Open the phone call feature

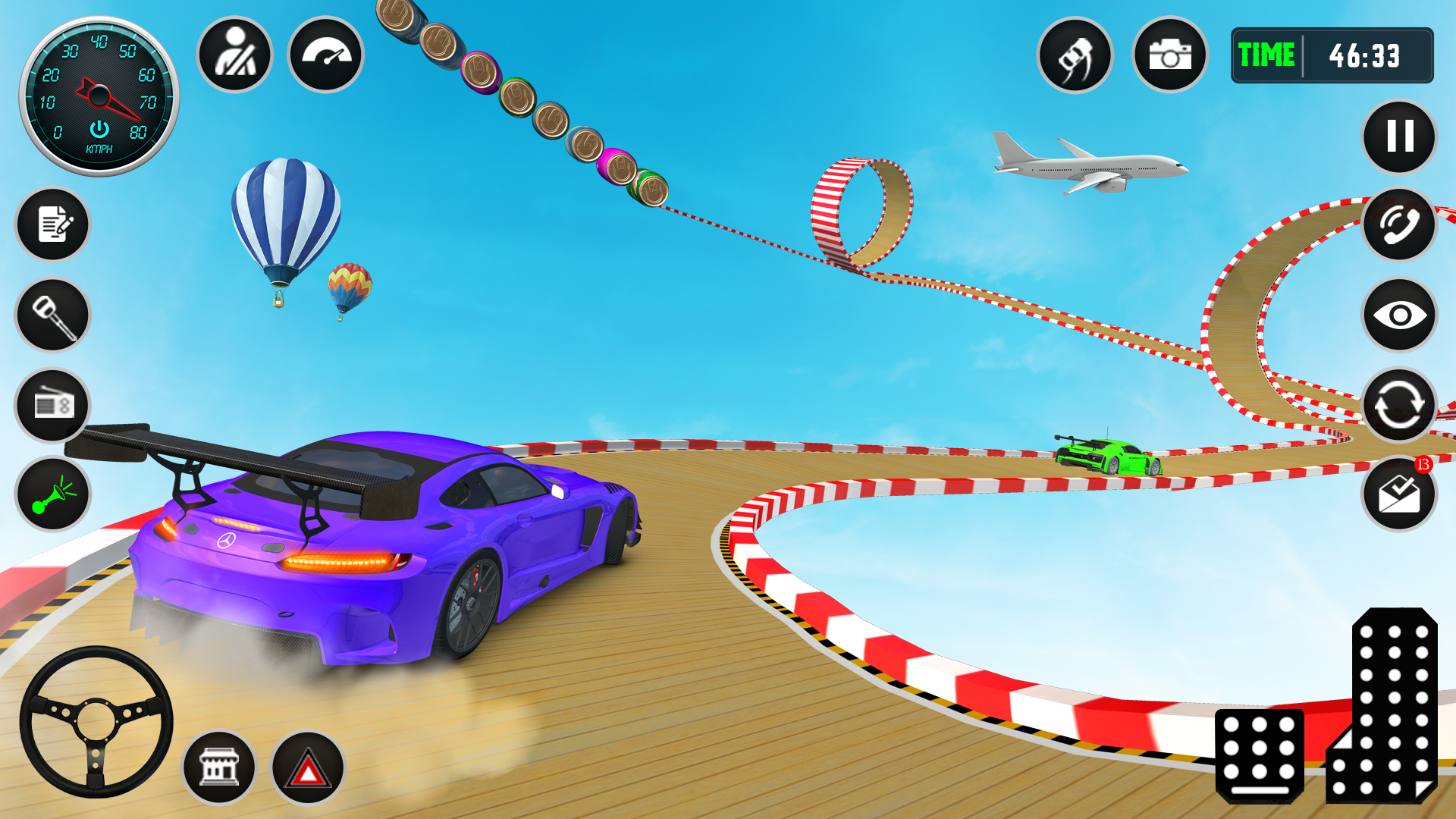pyautogui.click(x=1399, y=226)
